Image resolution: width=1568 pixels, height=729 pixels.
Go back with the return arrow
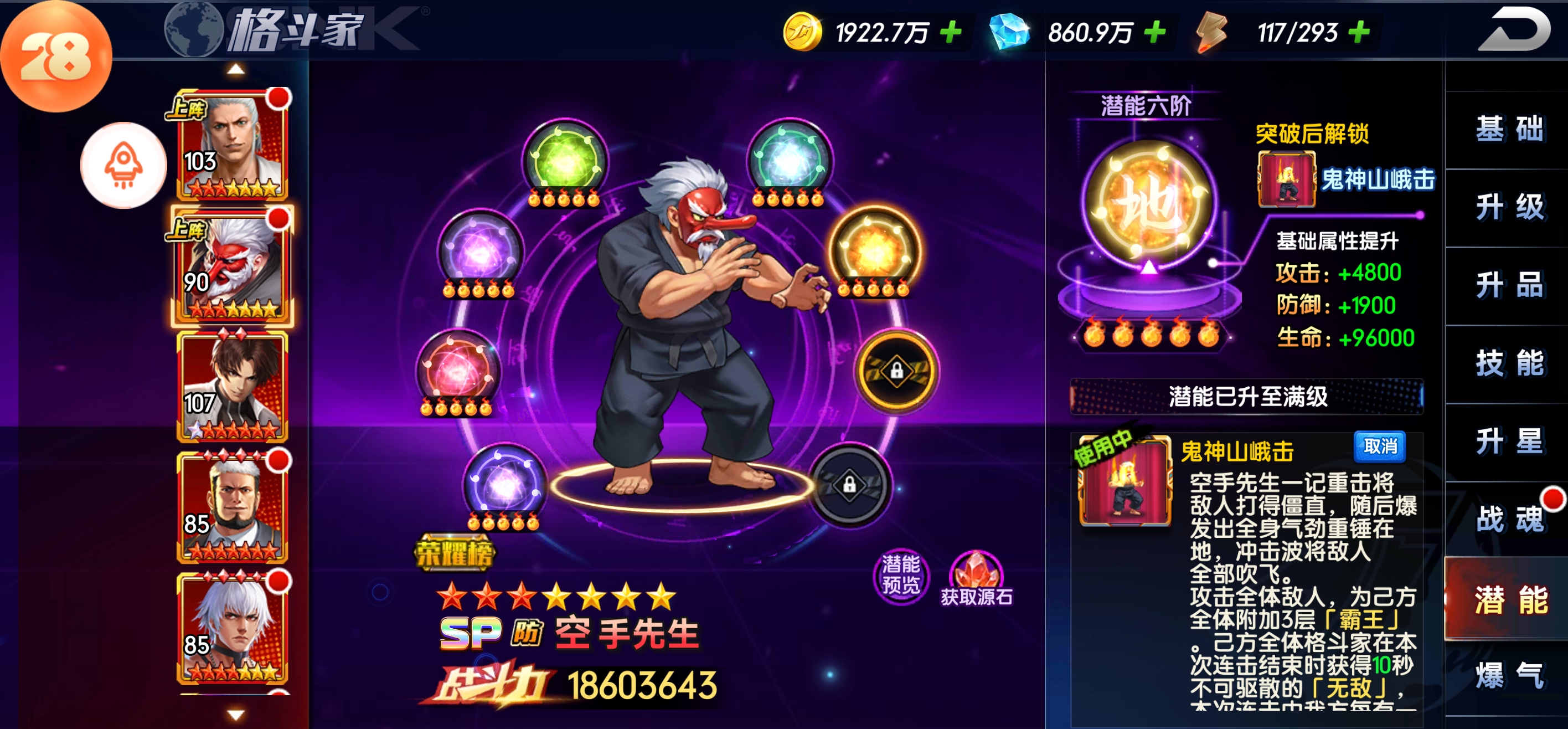[1514, 30]
